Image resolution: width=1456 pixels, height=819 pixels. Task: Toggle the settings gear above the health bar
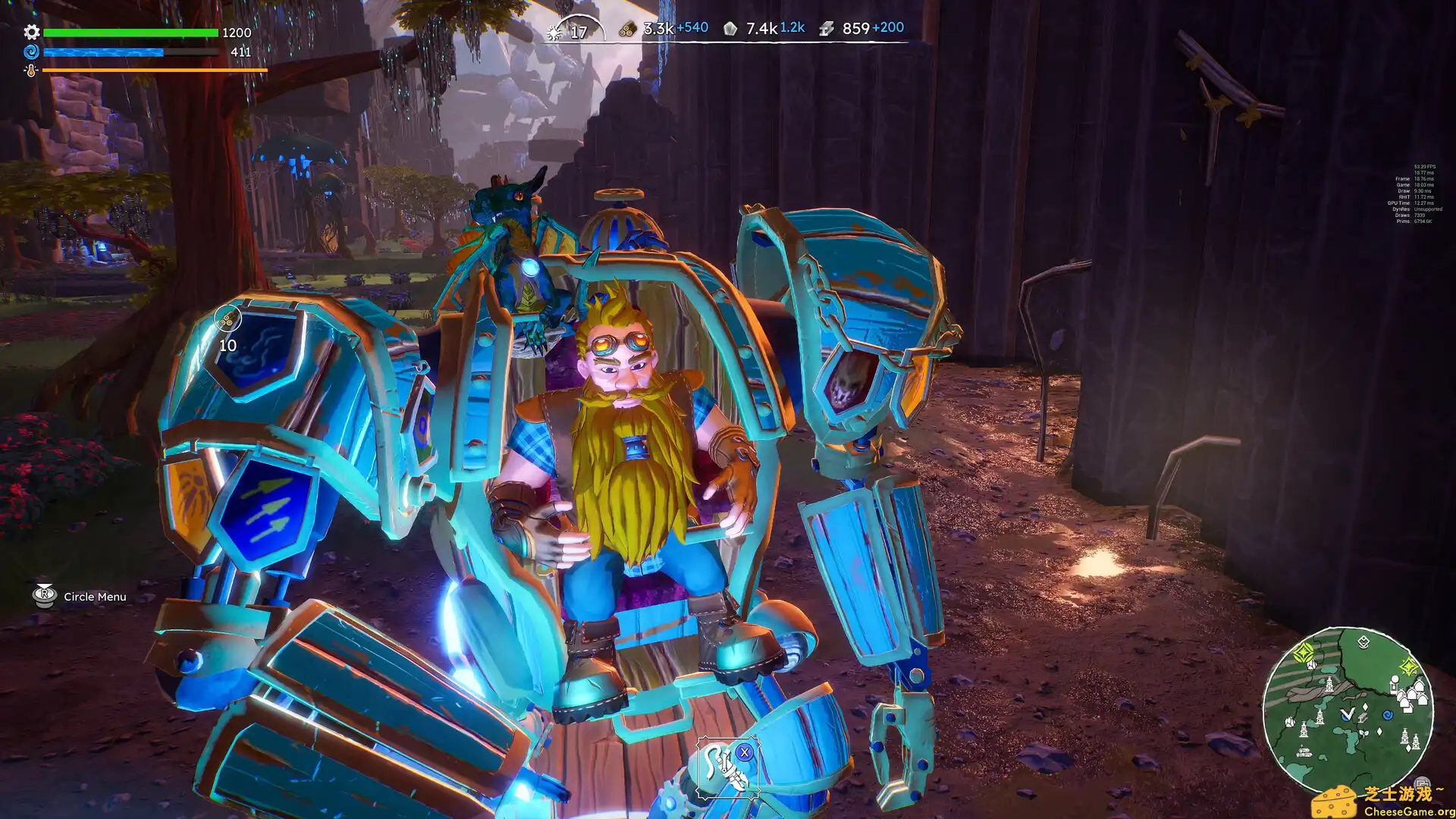point(30,33)
